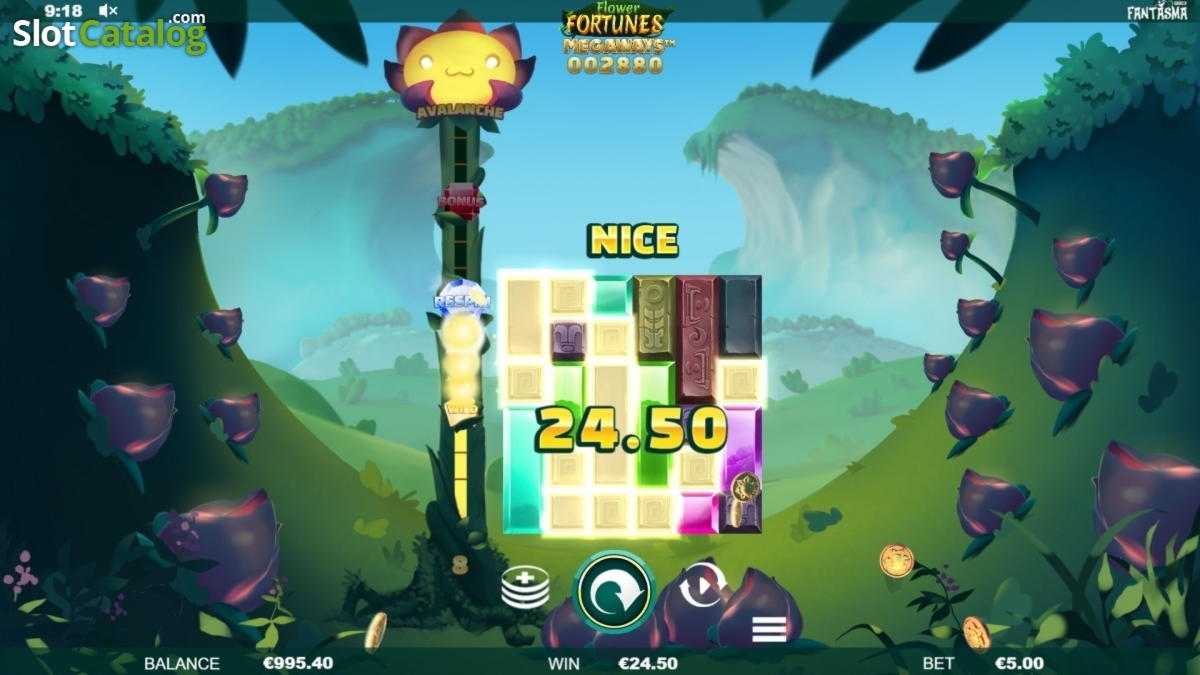1200x675 pixels.
Task: Open the hamburger menu
Action: (x=768, y=629)
